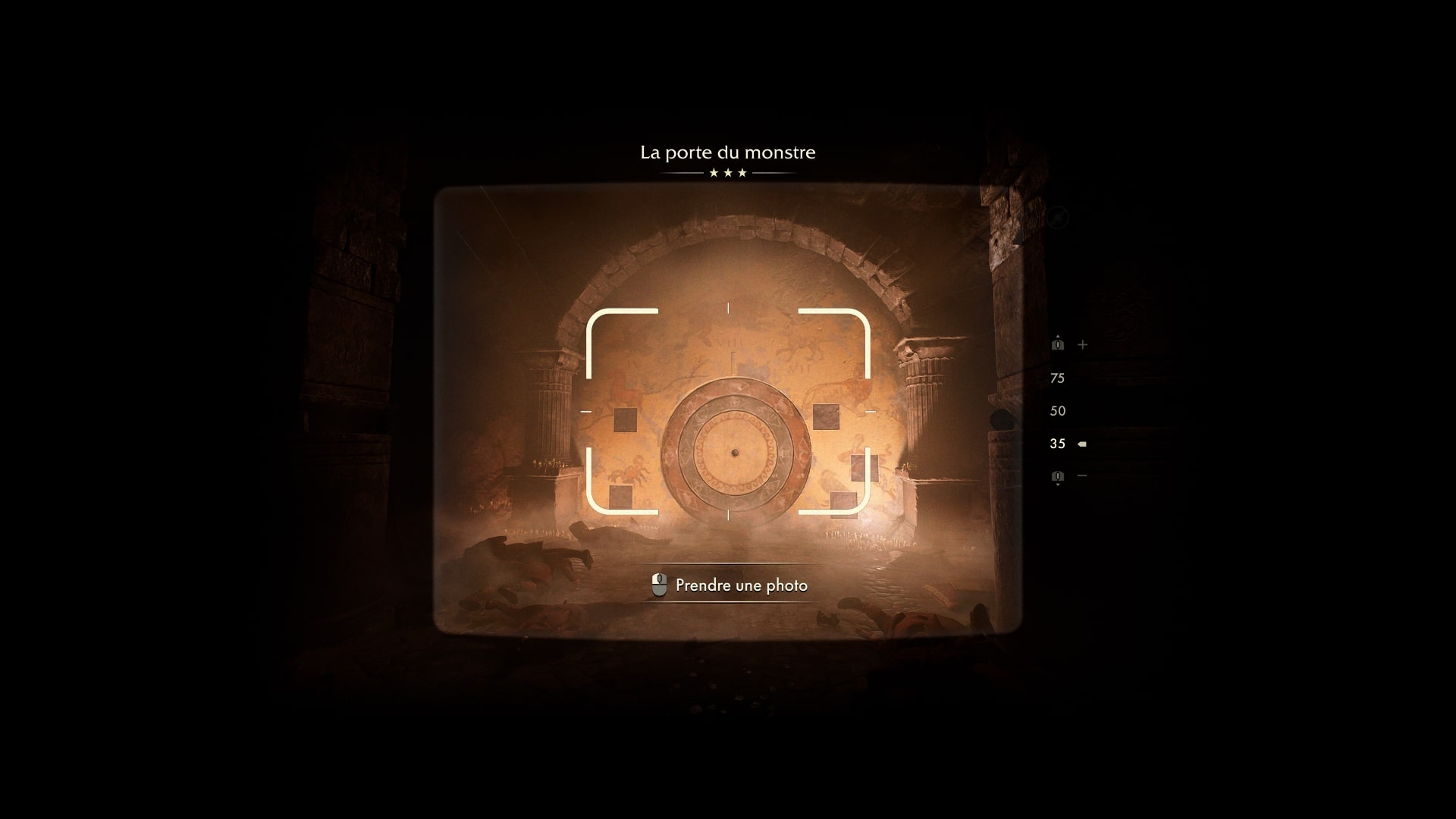Click the mouse scroll-up zoom icon
Image resolution: width=1456 pixels, height=819 pixels.
point(1058,344)
